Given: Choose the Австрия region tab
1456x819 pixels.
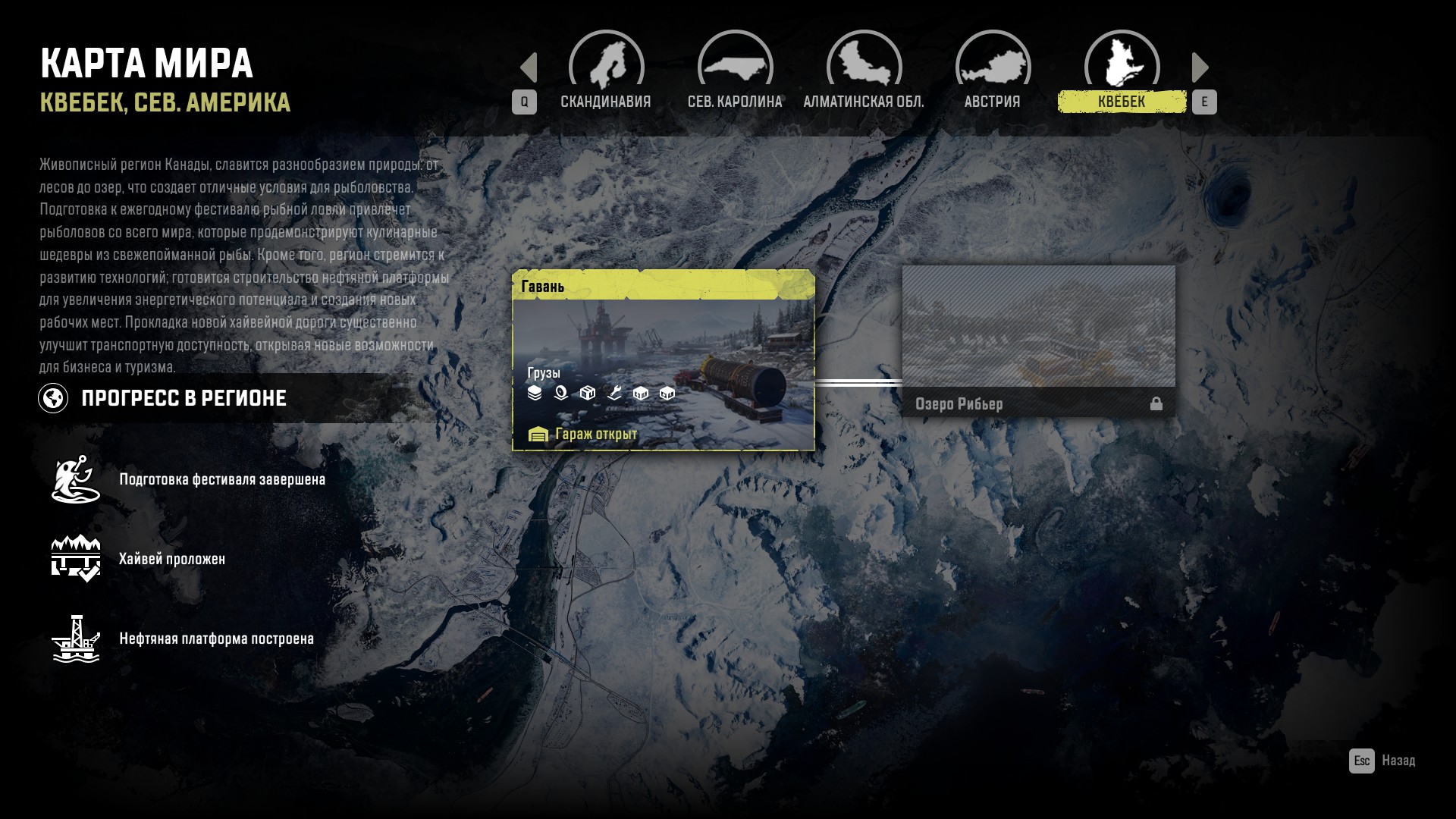Looking at the screenshot, I should 993,72.
